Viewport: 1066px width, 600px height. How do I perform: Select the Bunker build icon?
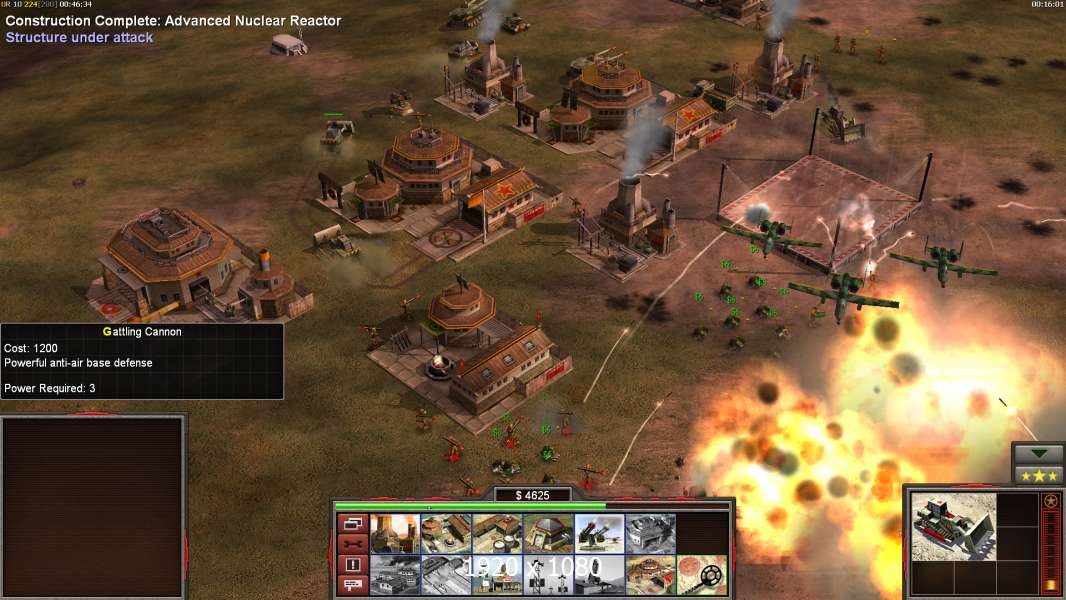coord(548,534)
